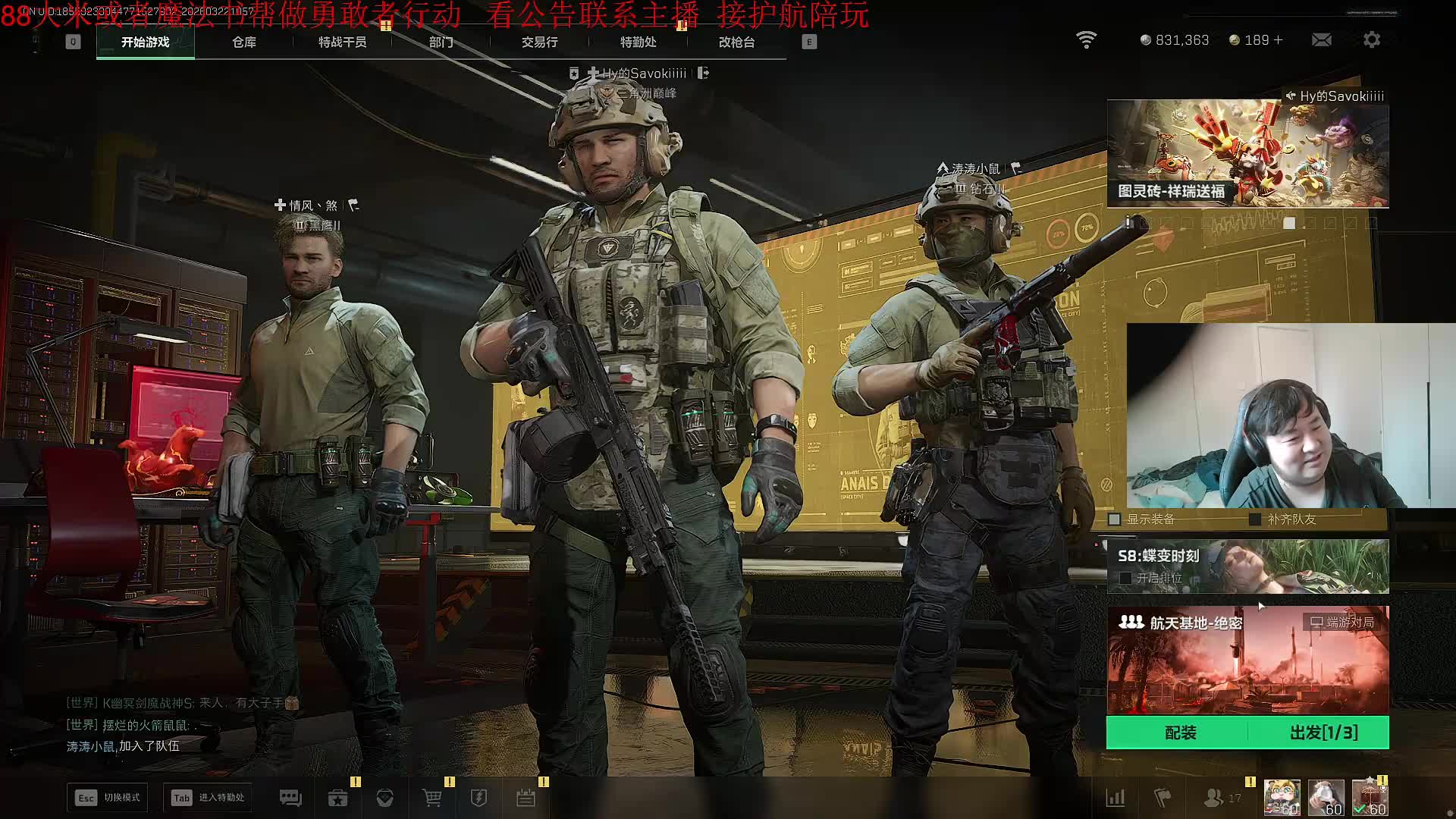
Task: Open the friends list icon
Action: [x=1215, y=798]
